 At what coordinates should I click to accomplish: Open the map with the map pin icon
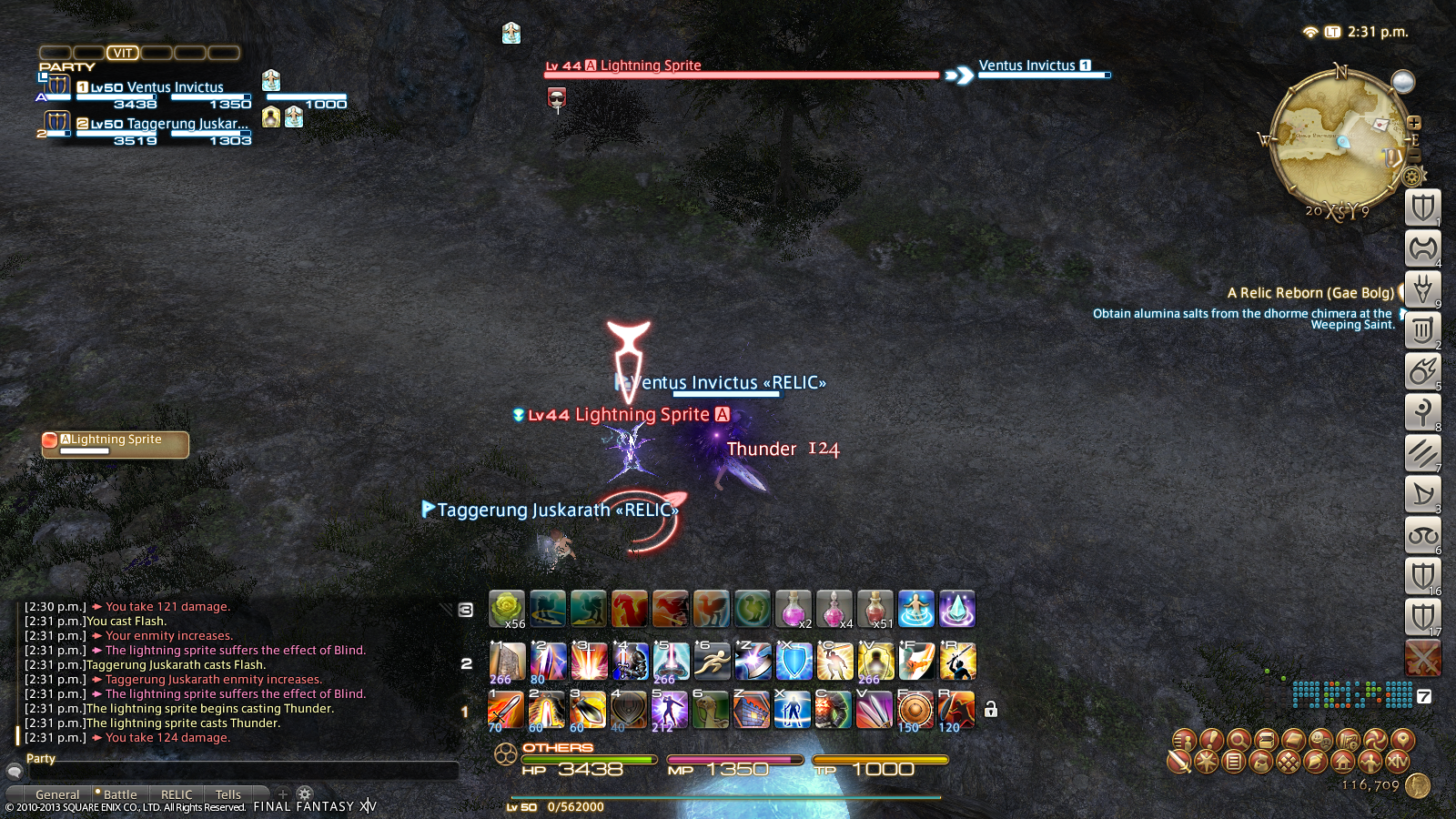[x=1401, y=739]
